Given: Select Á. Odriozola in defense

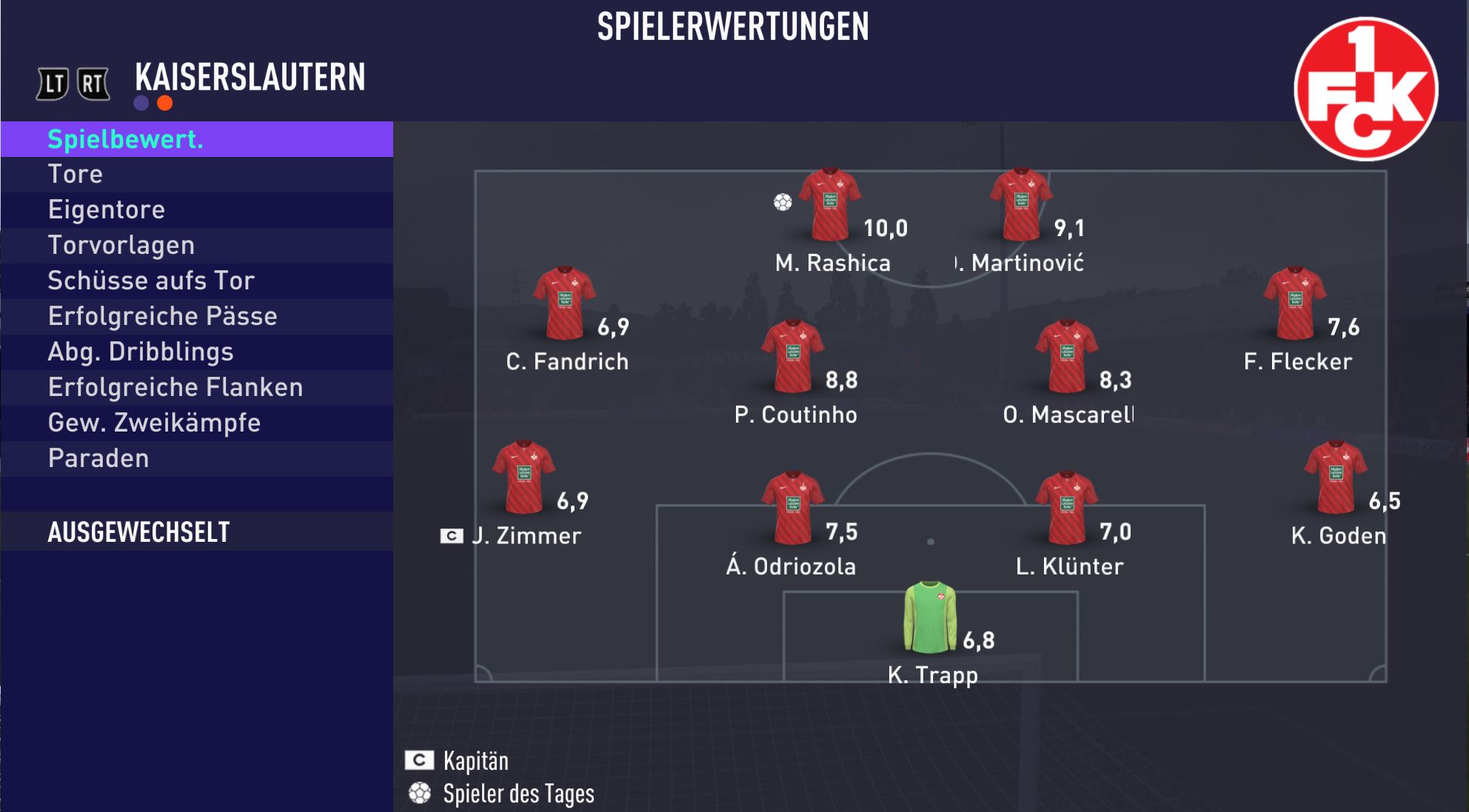Looking at the screenshot, I should pos(792,509).
